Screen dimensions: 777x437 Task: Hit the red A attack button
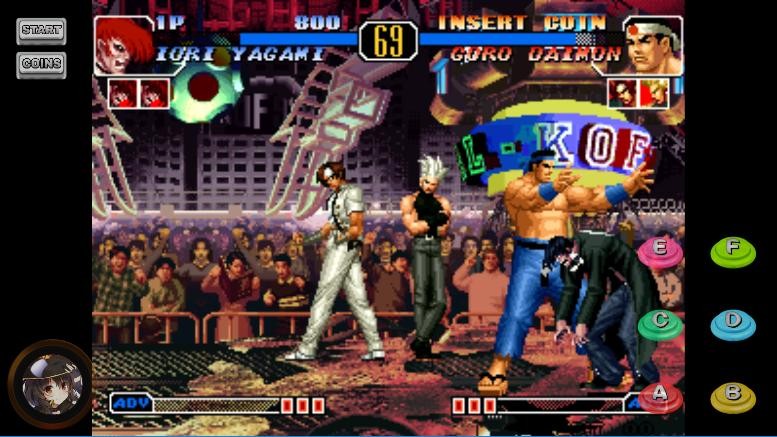660,396
